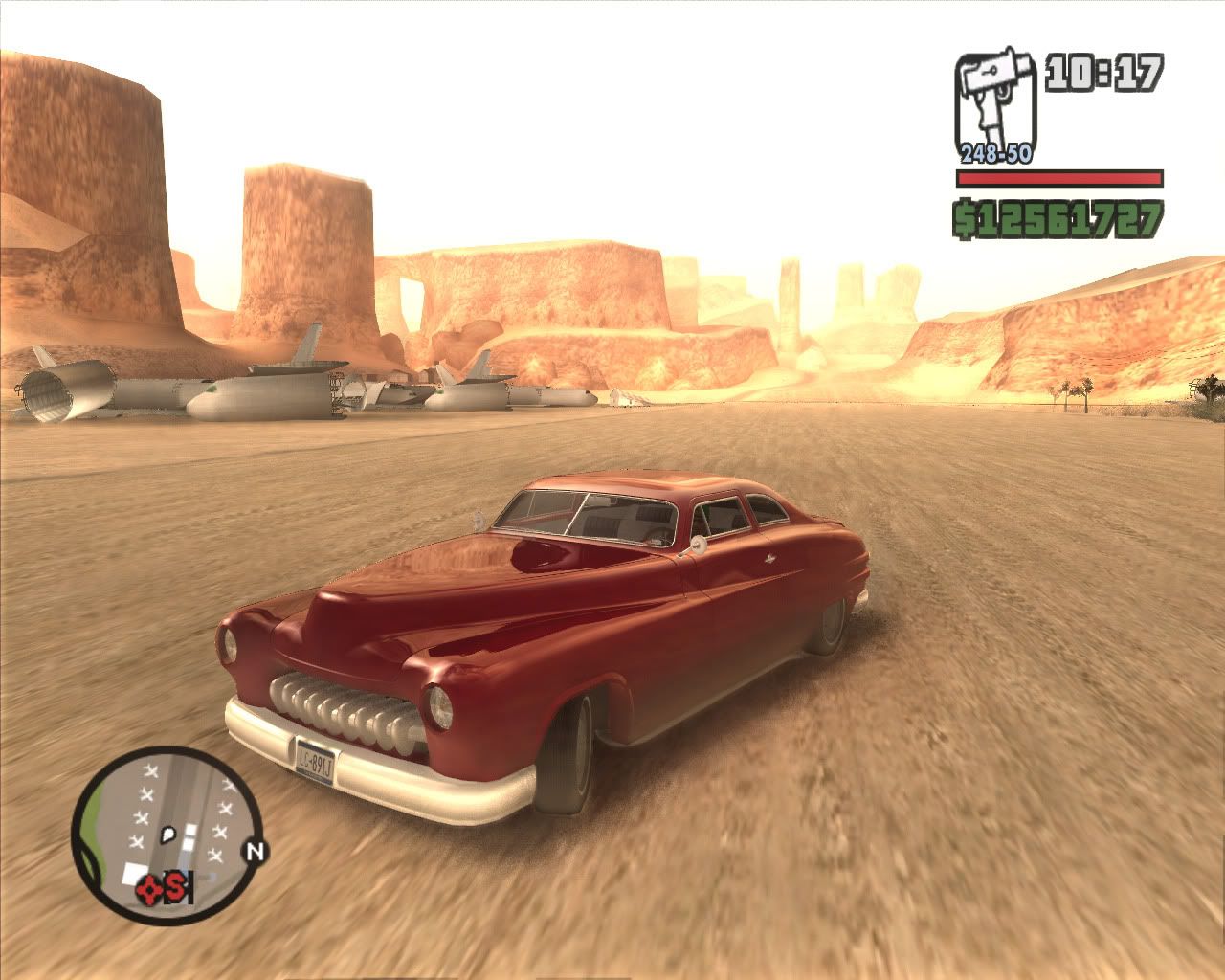Viewport: 1225px width, 980px height.
Task: Click the white player arrow on the minimap
Action: coord(168,834)
